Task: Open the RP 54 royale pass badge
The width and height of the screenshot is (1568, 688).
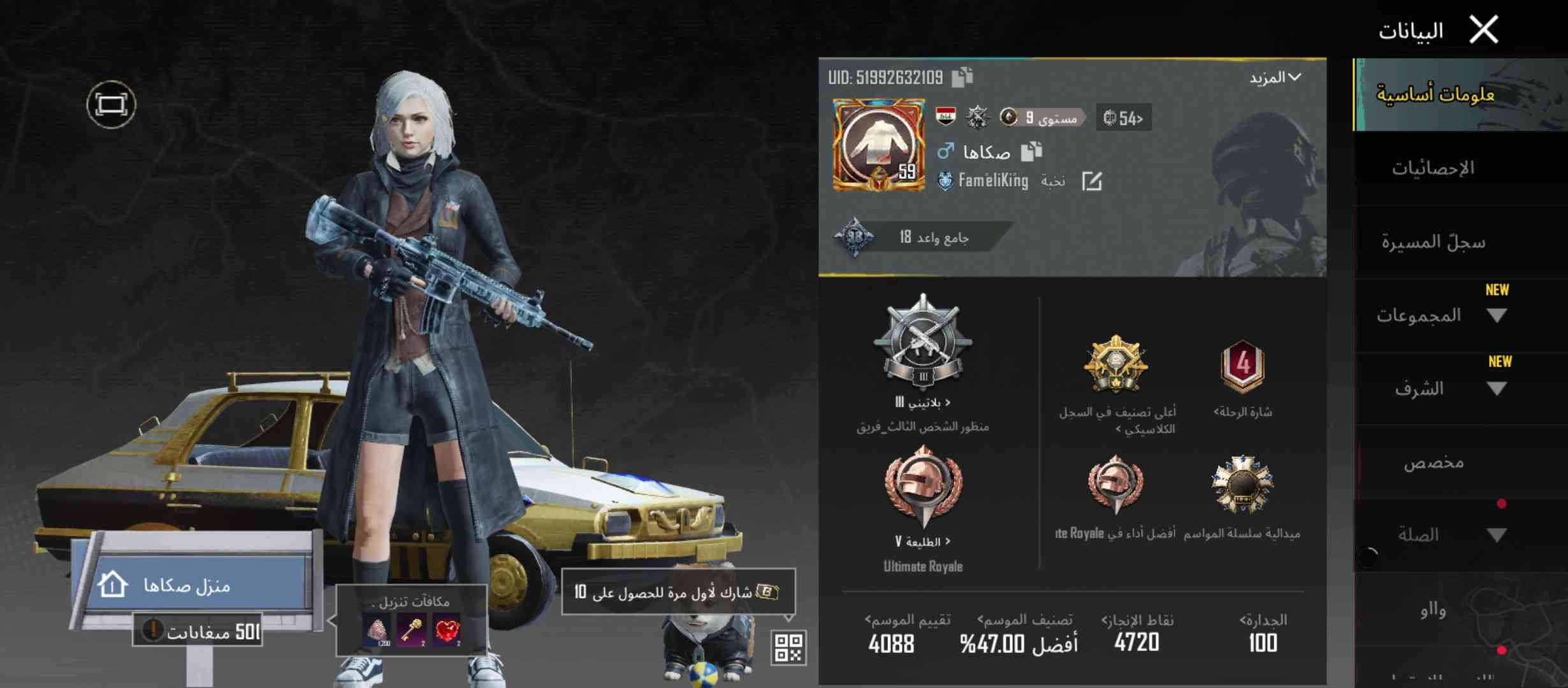Action: pos(1123,118)
